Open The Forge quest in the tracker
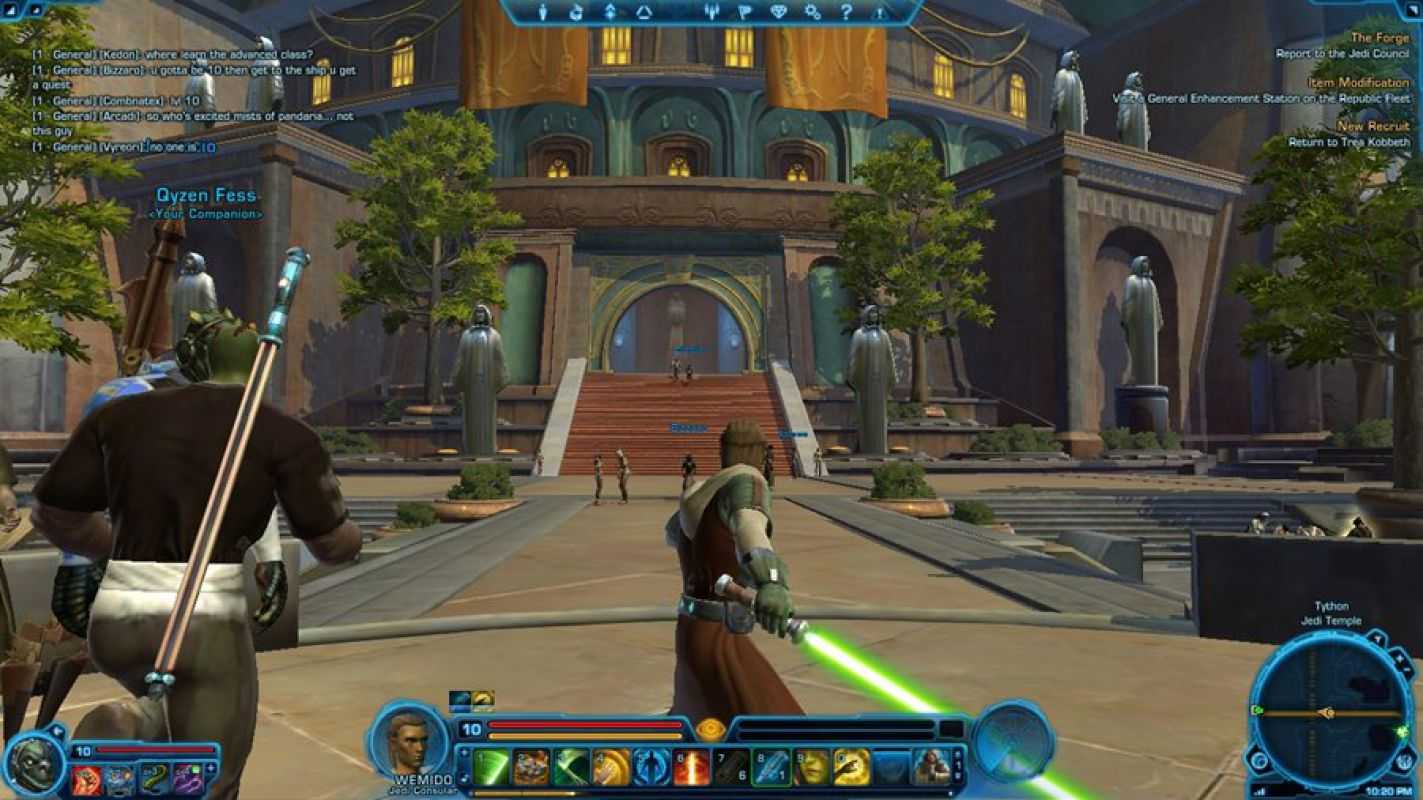This screenshot has height=800, width=1423. [x=1379, y=38]
